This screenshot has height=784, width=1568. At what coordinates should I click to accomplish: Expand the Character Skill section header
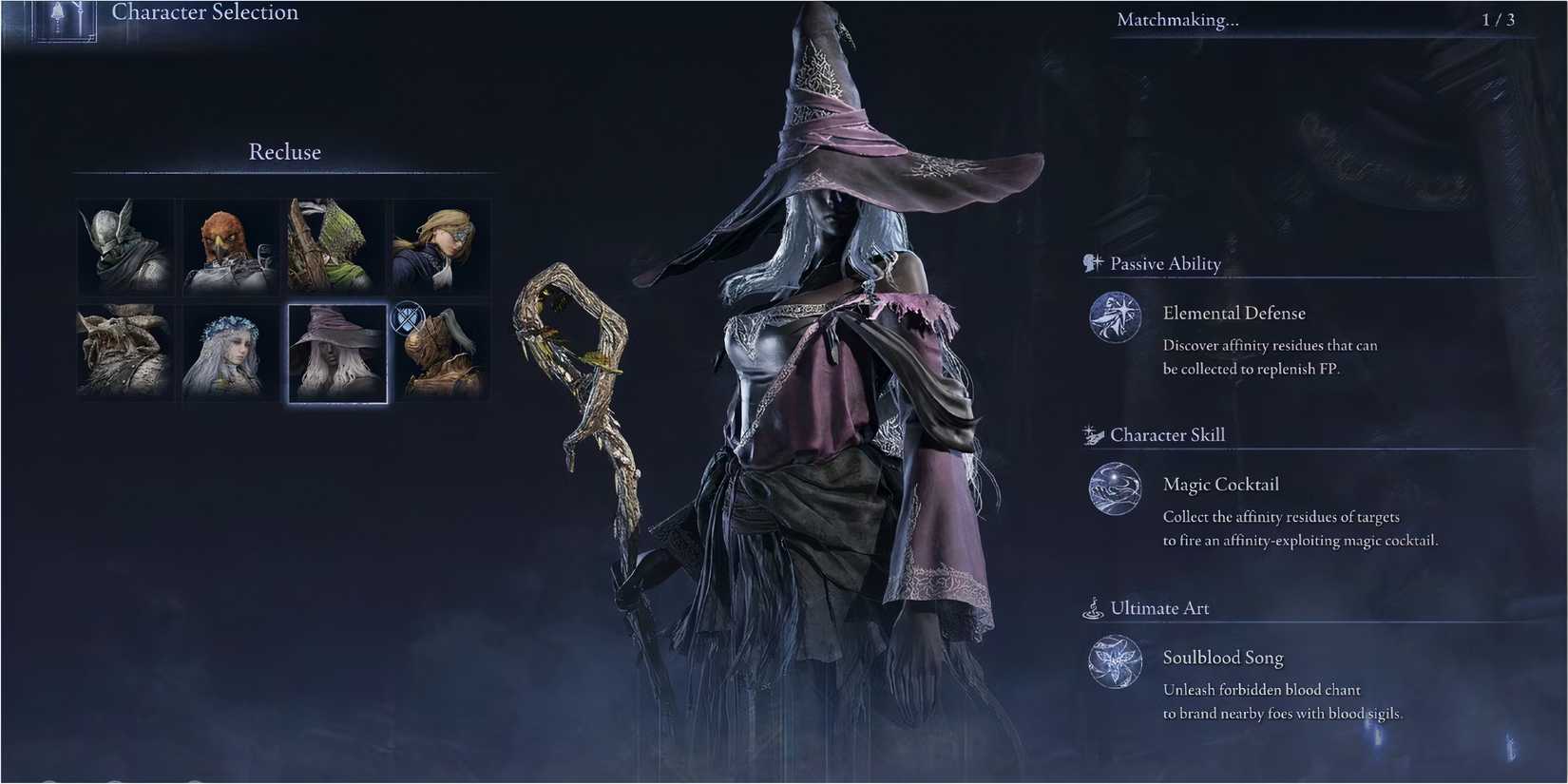[x=1169, y=434]
